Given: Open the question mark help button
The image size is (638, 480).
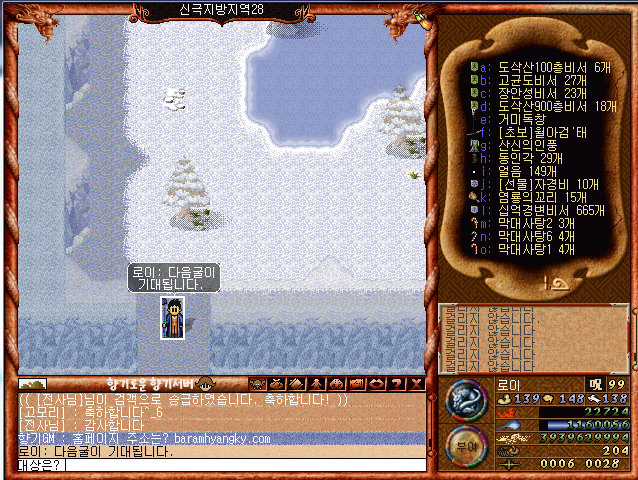Looking at the screenshot, I should click(x=398, y=383).
